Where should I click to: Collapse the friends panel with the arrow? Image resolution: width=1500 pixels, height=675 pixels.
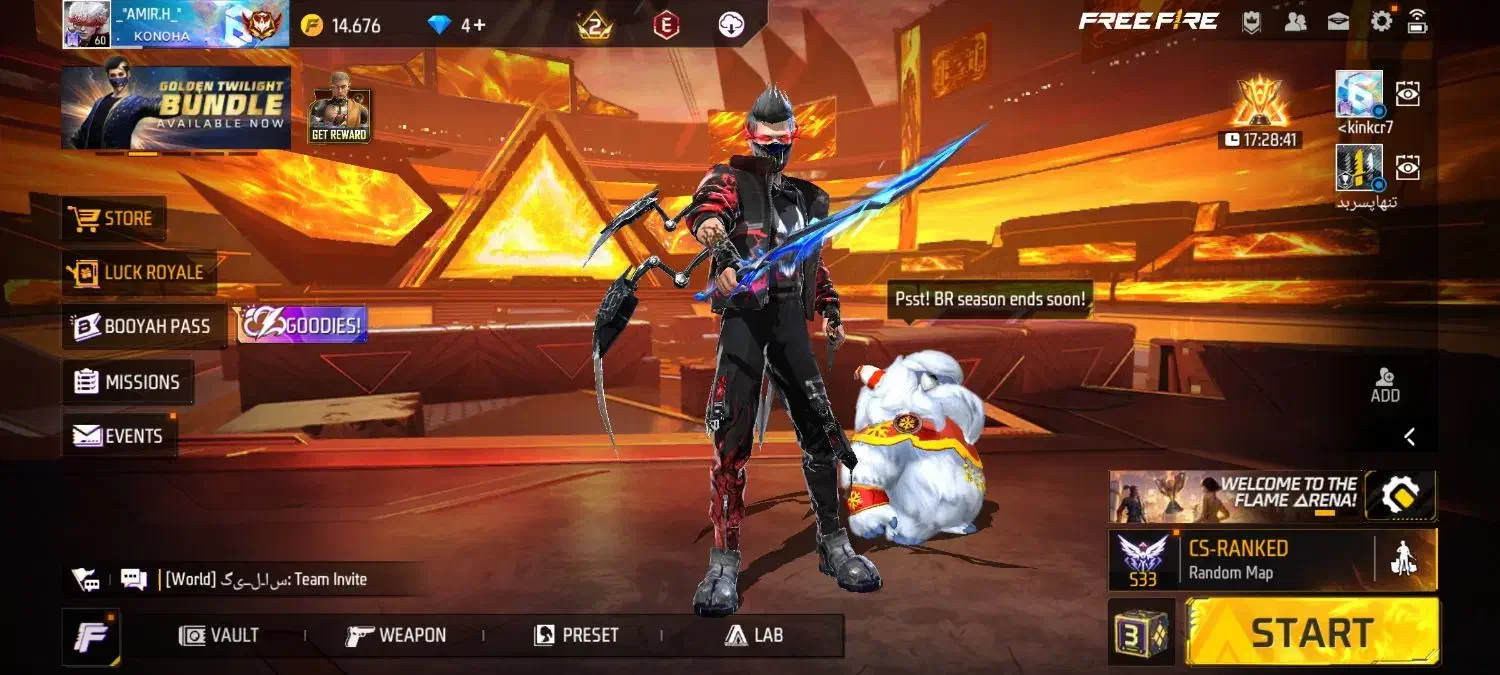pos(1409,436)
